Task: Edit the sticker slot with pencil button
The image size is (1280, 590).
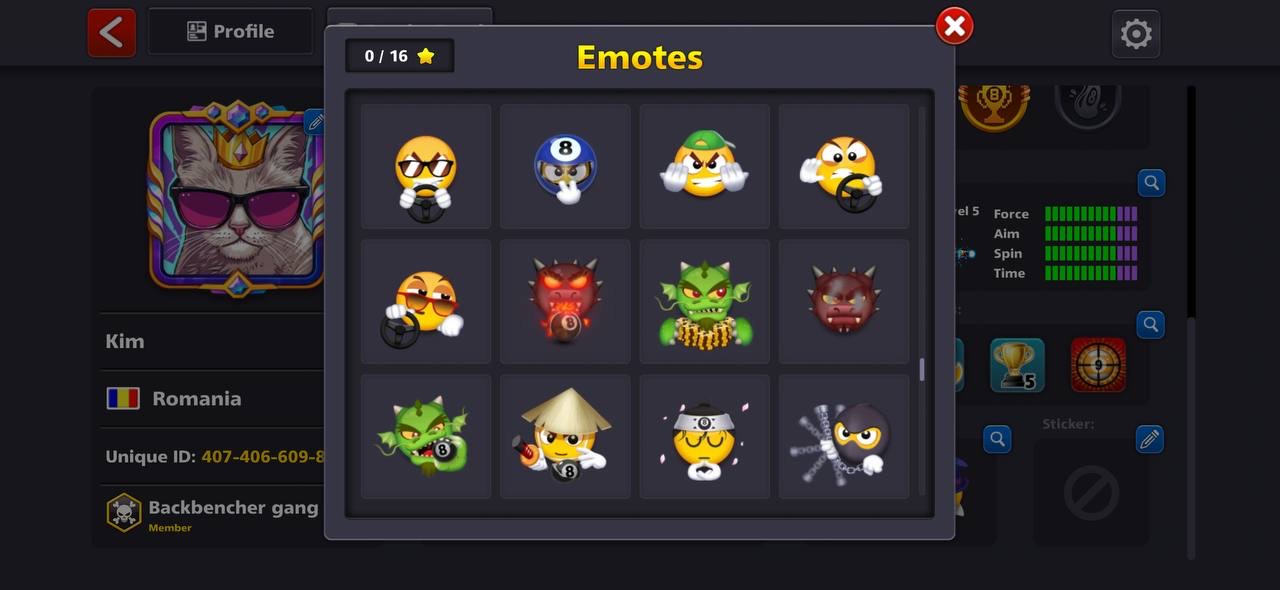Action: click(1150, 439)
